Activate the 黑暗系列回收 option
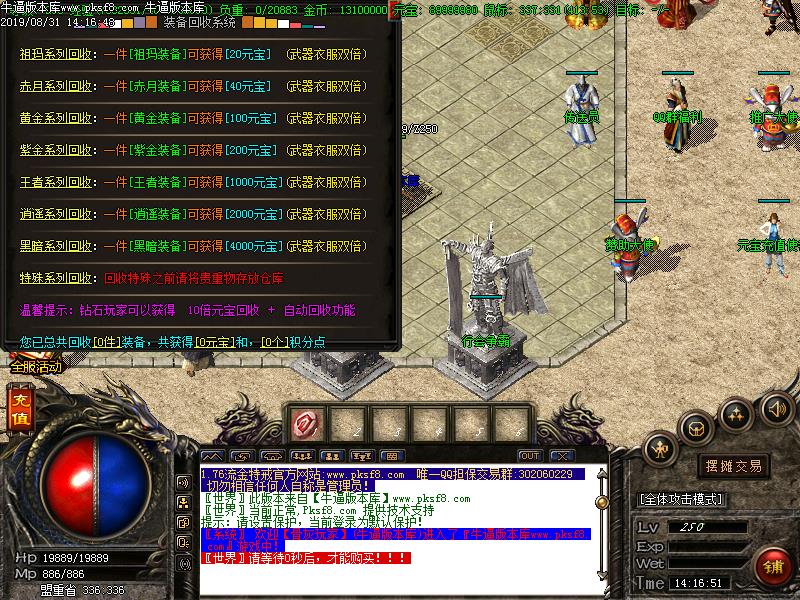800x600 pixels. click(x=58, y=246)
